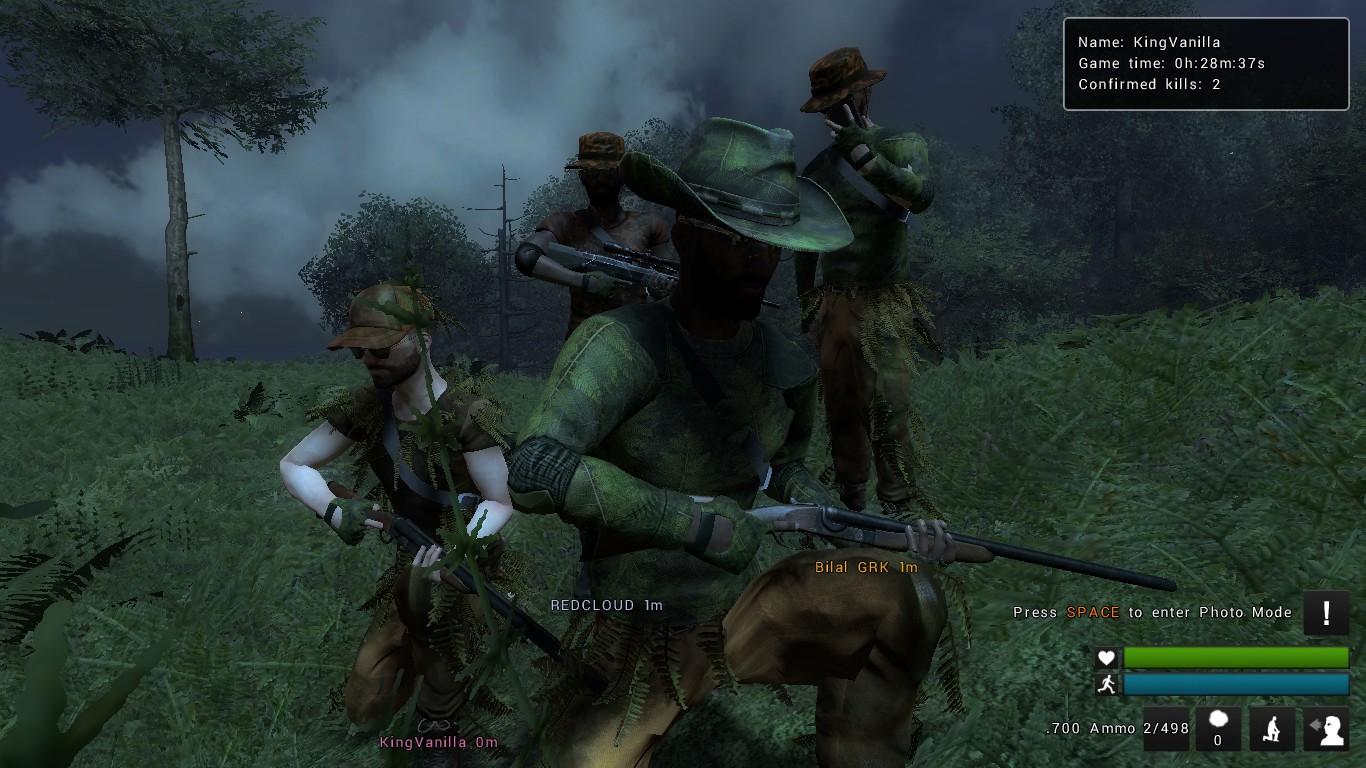
Task: Click the KingVanilla 0m name label
Action: click(438, 742)
